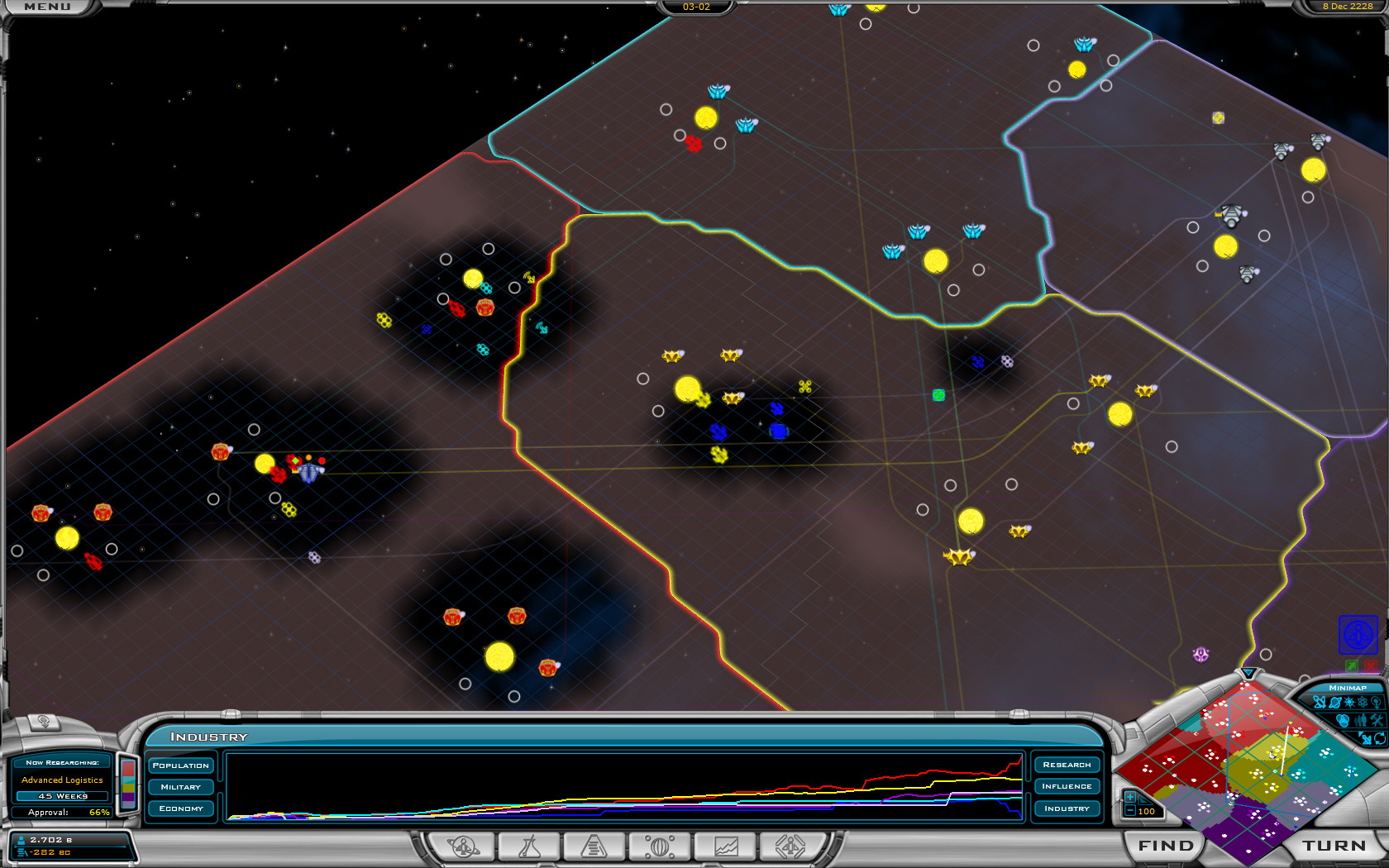Open the ringed planet civilization screen

click(x=463, y=847)
